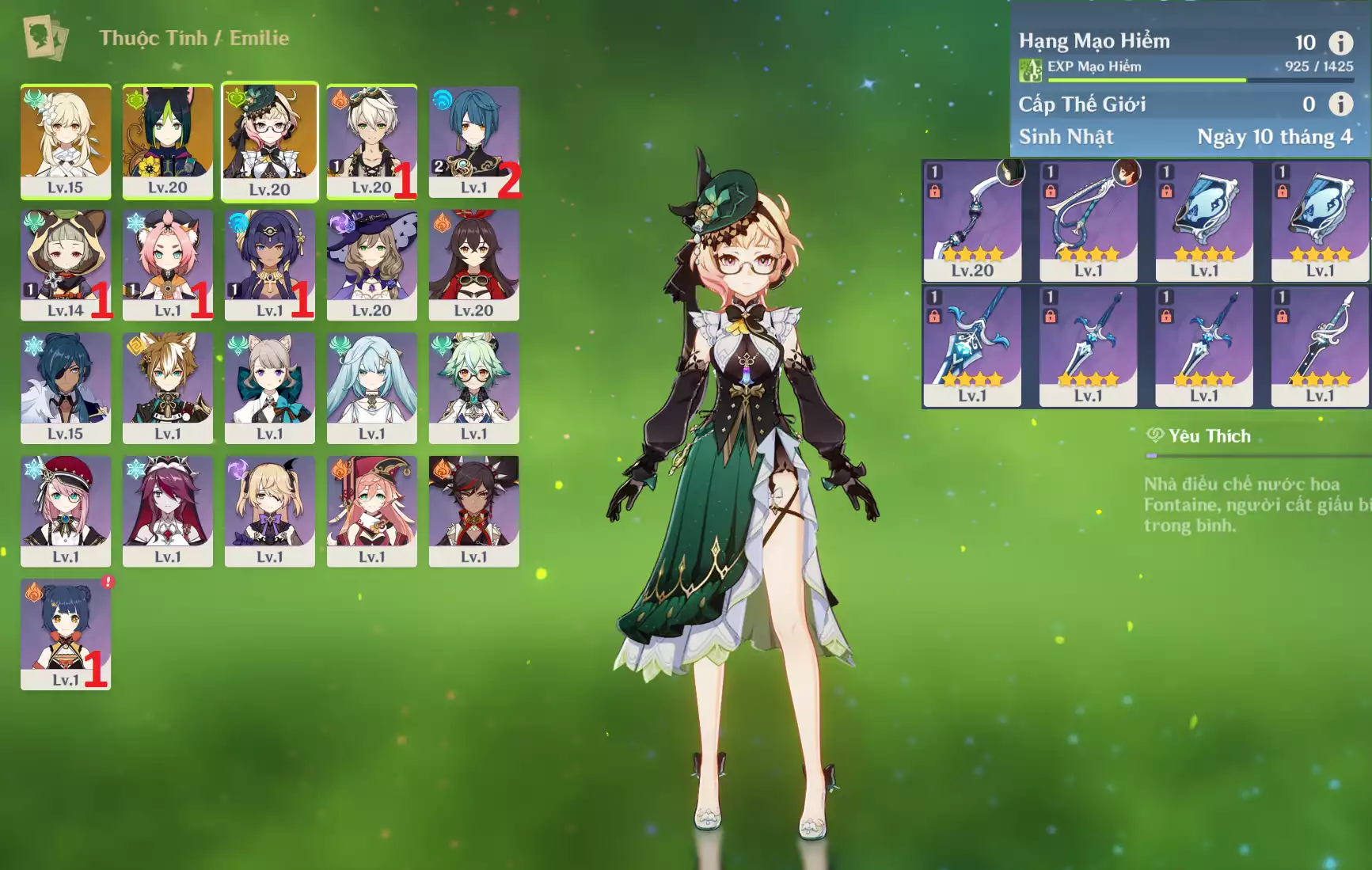This screenshot has width=1372, height=870.
Task: Choose Sayu's Lv.14 portrait
Action: [x=65, y=264]
